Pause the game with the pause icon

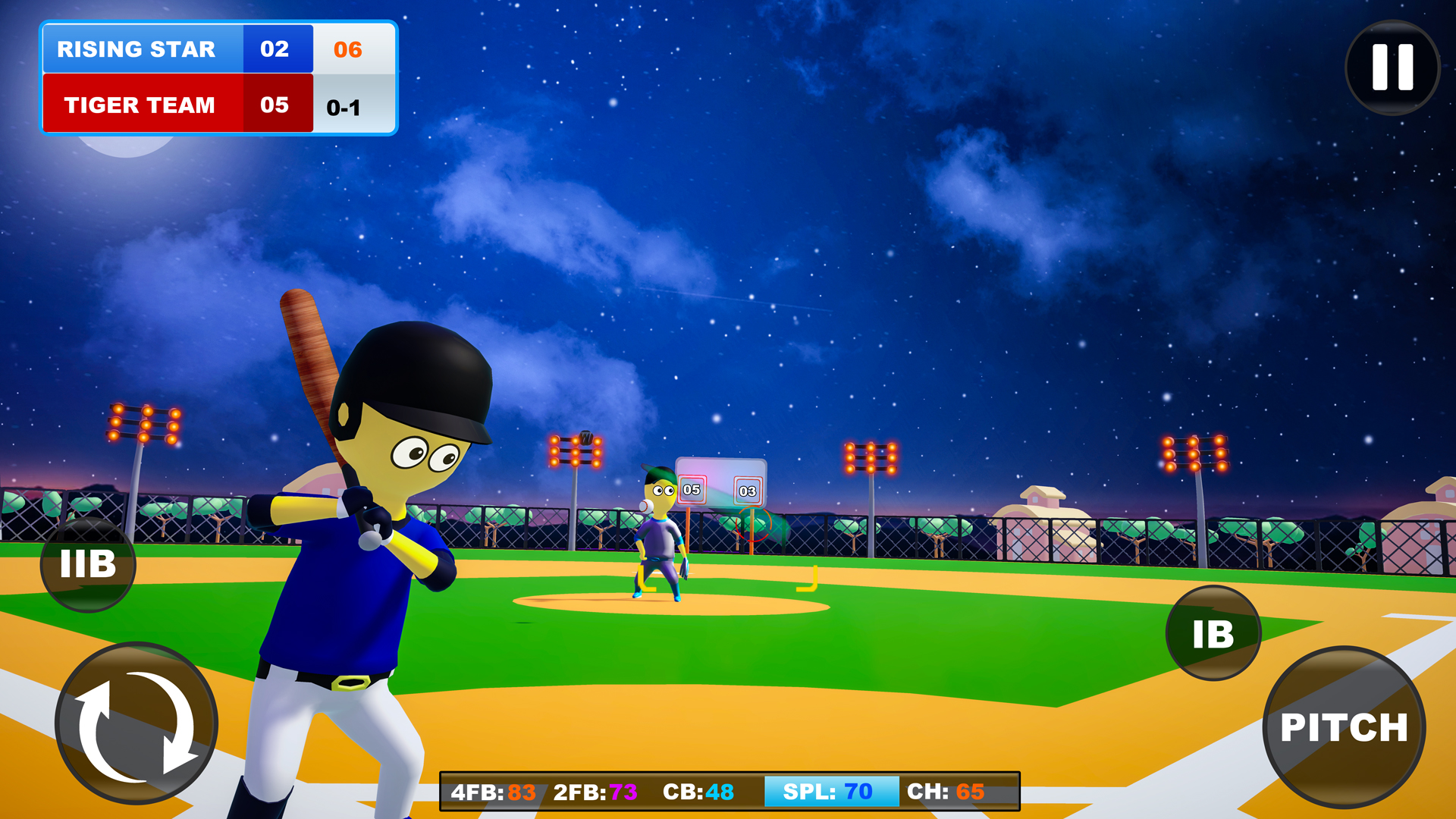point(1392,68)
